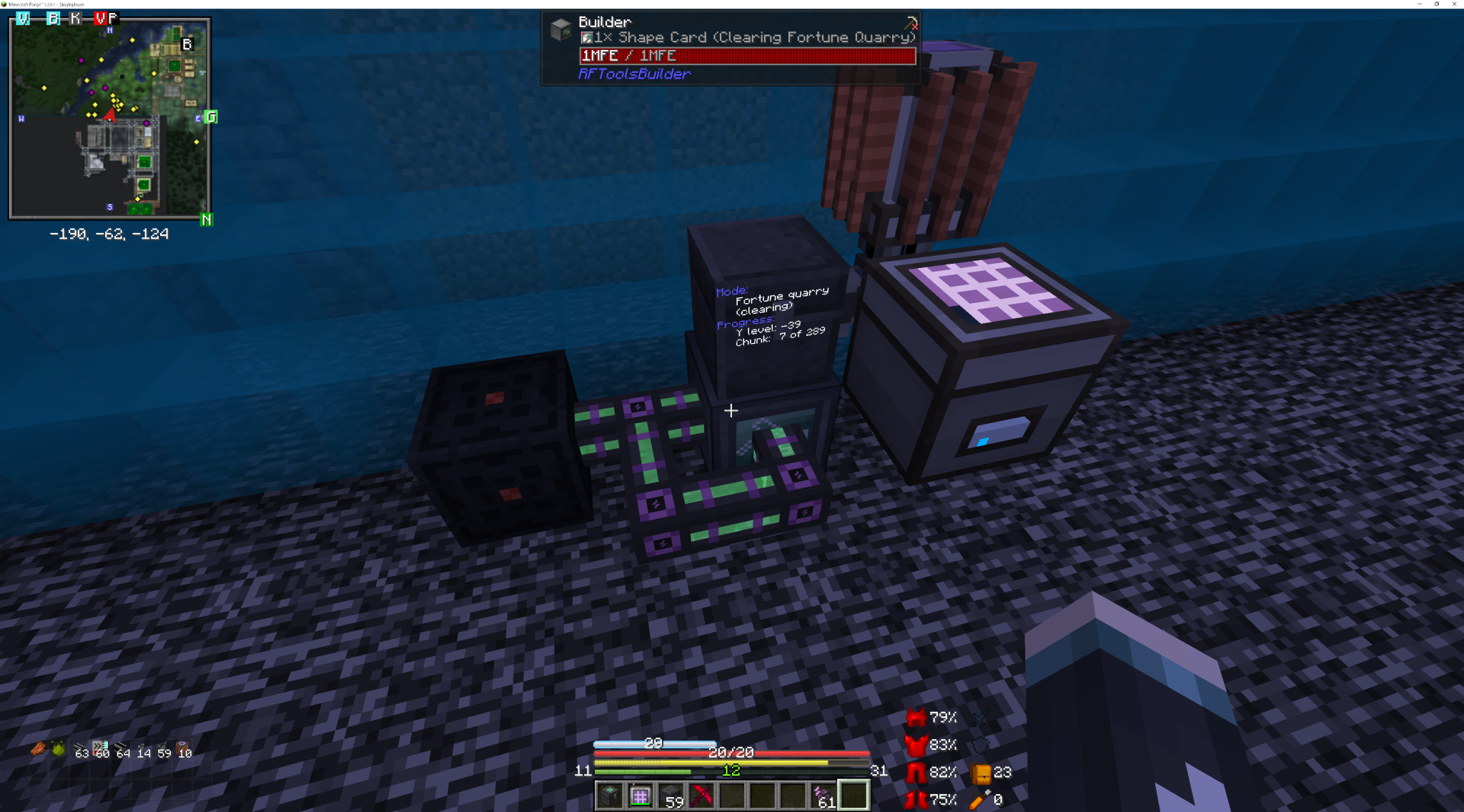Select the stone stack of 59 in the hotbar

point(671,795)
